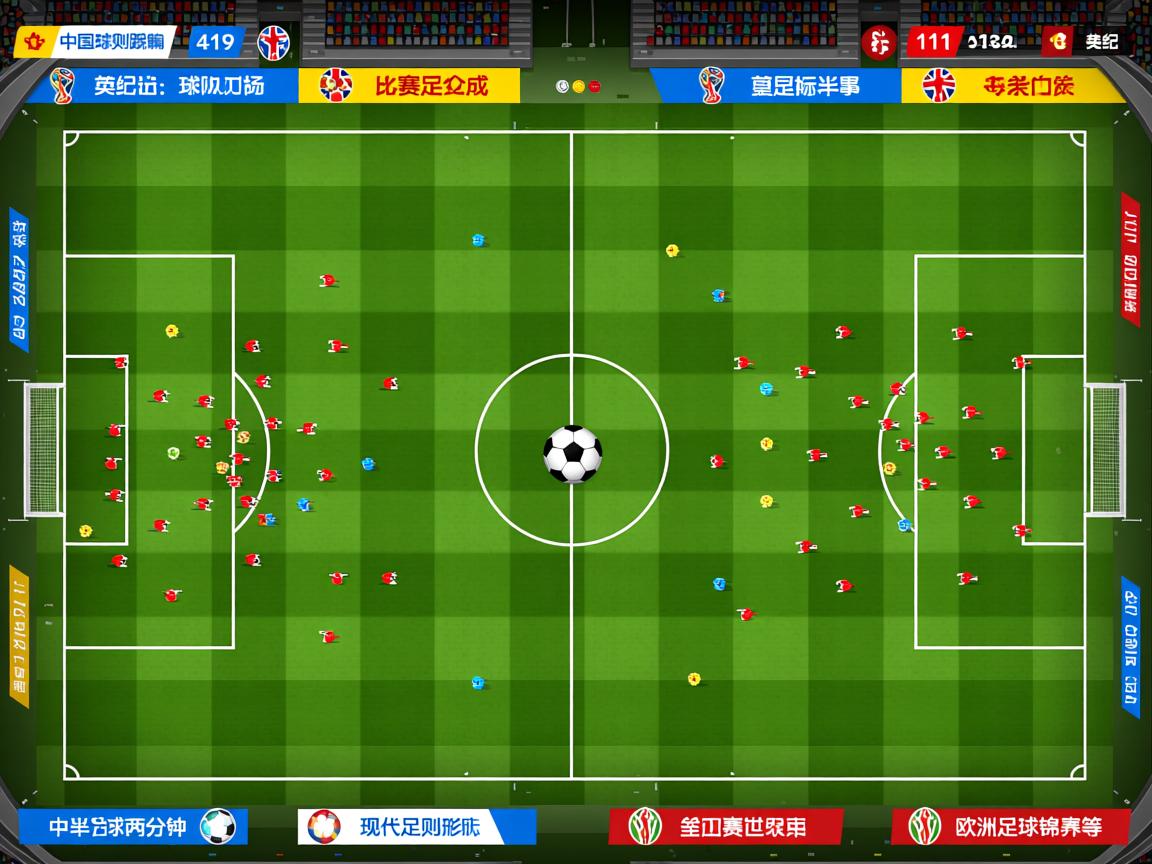
Task: Open the 中国 team label with red flag
Action: click(96, 42)
